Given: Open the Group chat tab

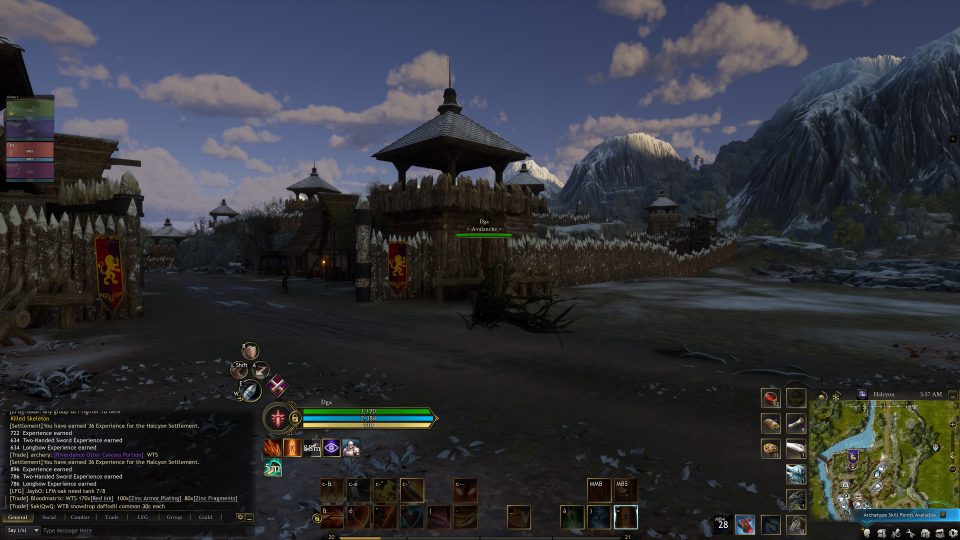Looking at the screenshot, I should point(174,517).
